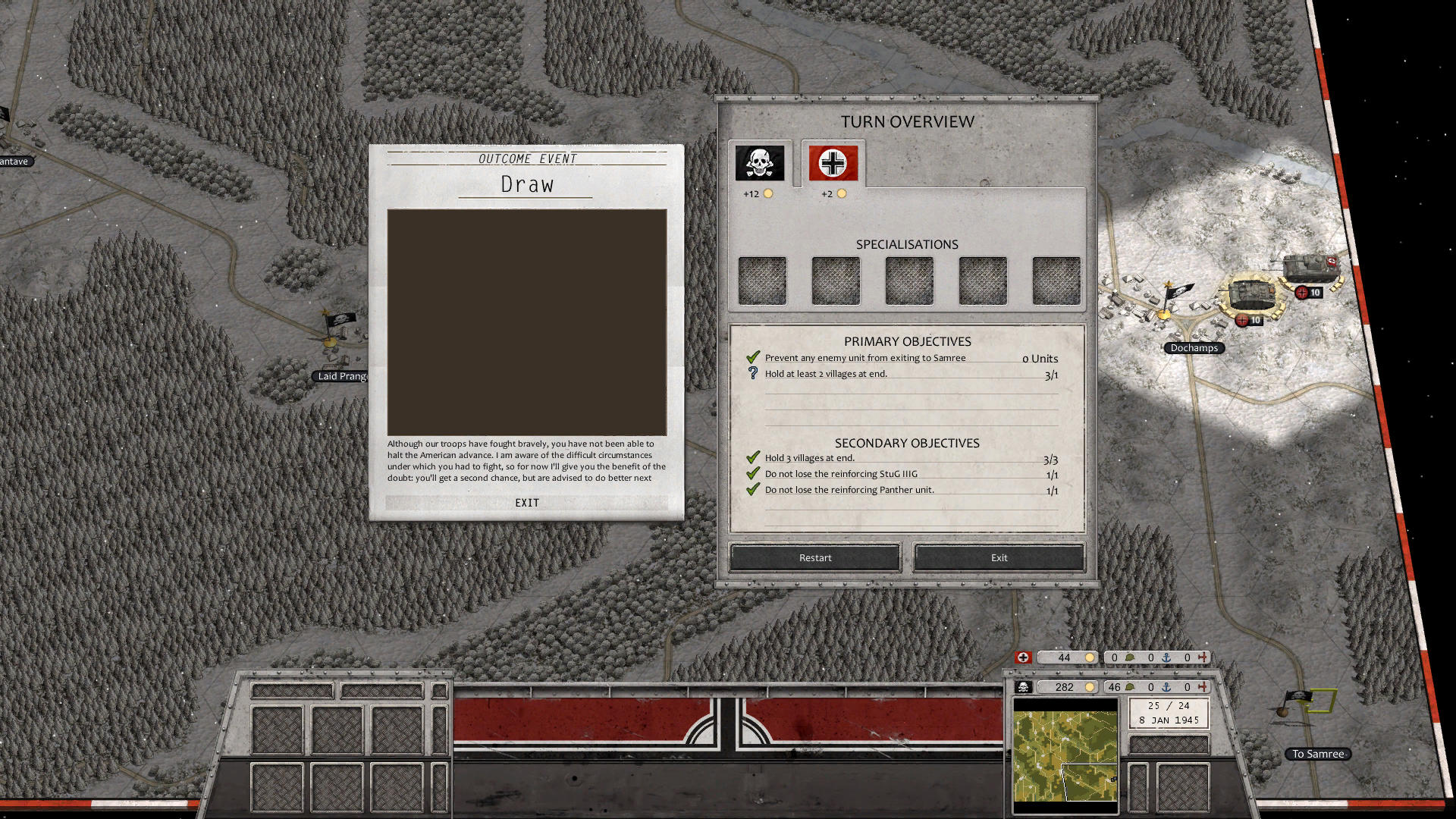Click the red aircraft resource icon
Screen dimensions: 1456x819
pyautogui.click(x=1202, y=657)
